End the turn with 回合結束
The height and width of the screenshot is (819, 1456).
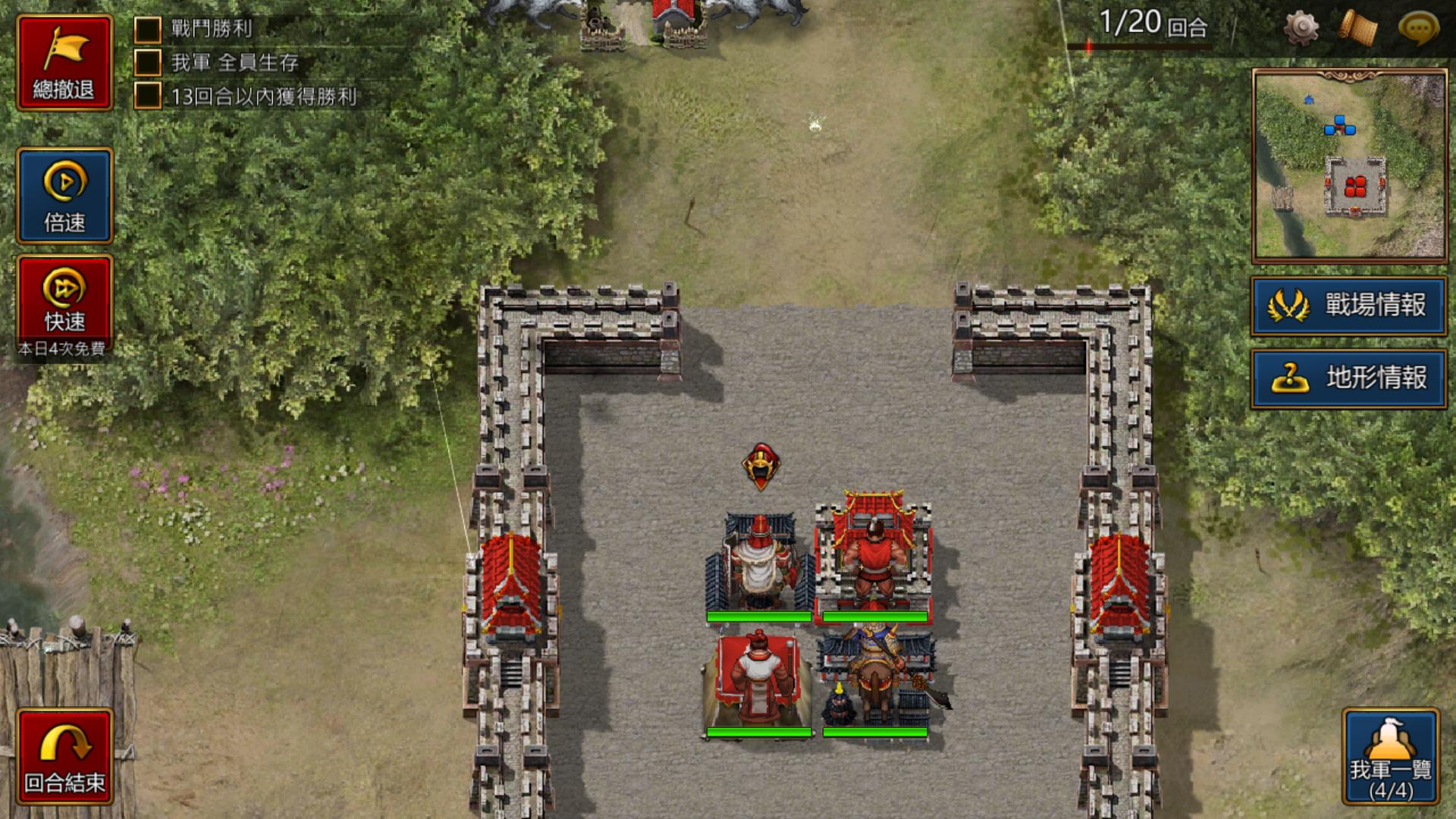pos(64,756)
